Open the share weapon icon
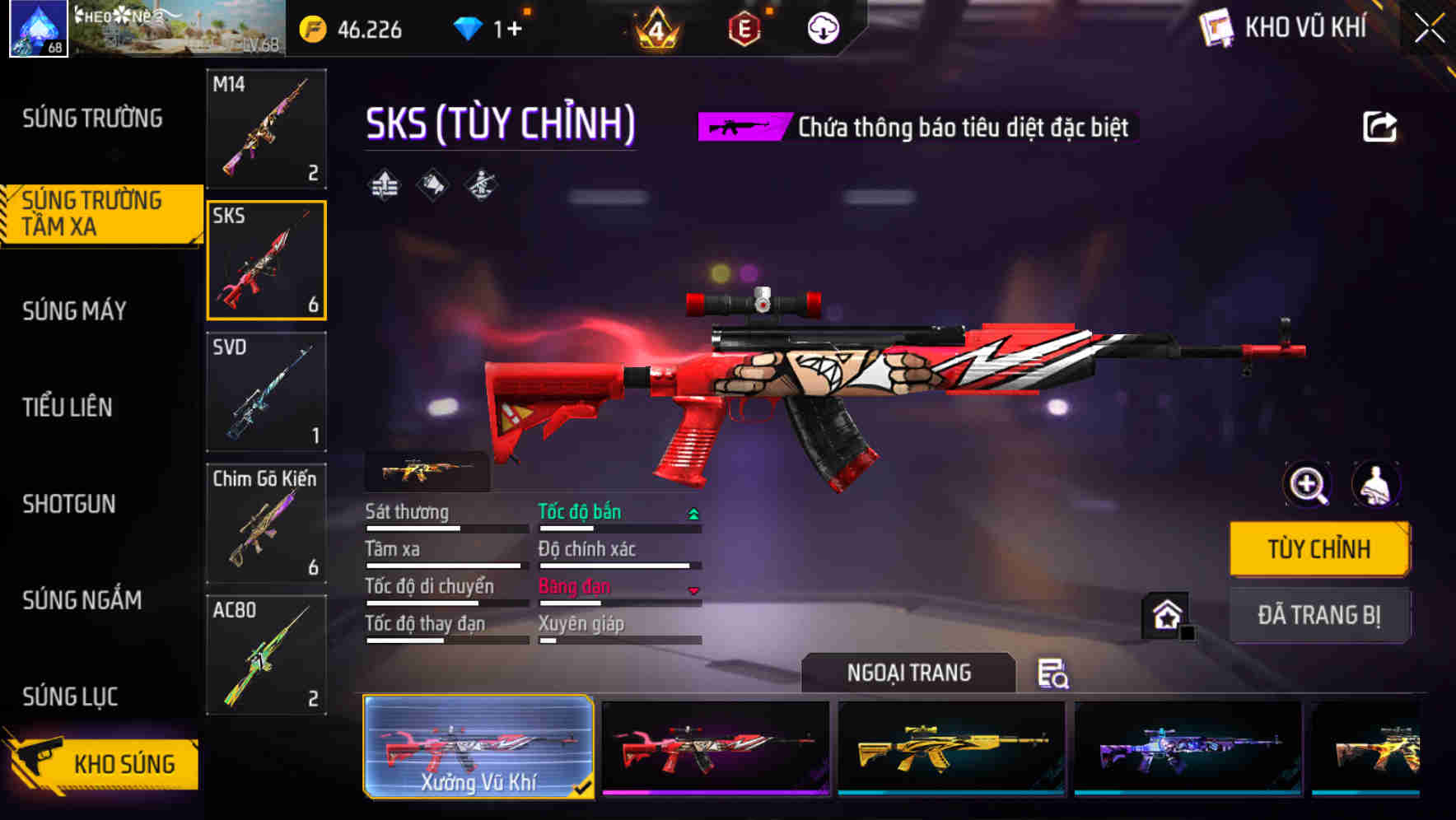Screen dimensions: 1456x820 [x=1379, y=124]
